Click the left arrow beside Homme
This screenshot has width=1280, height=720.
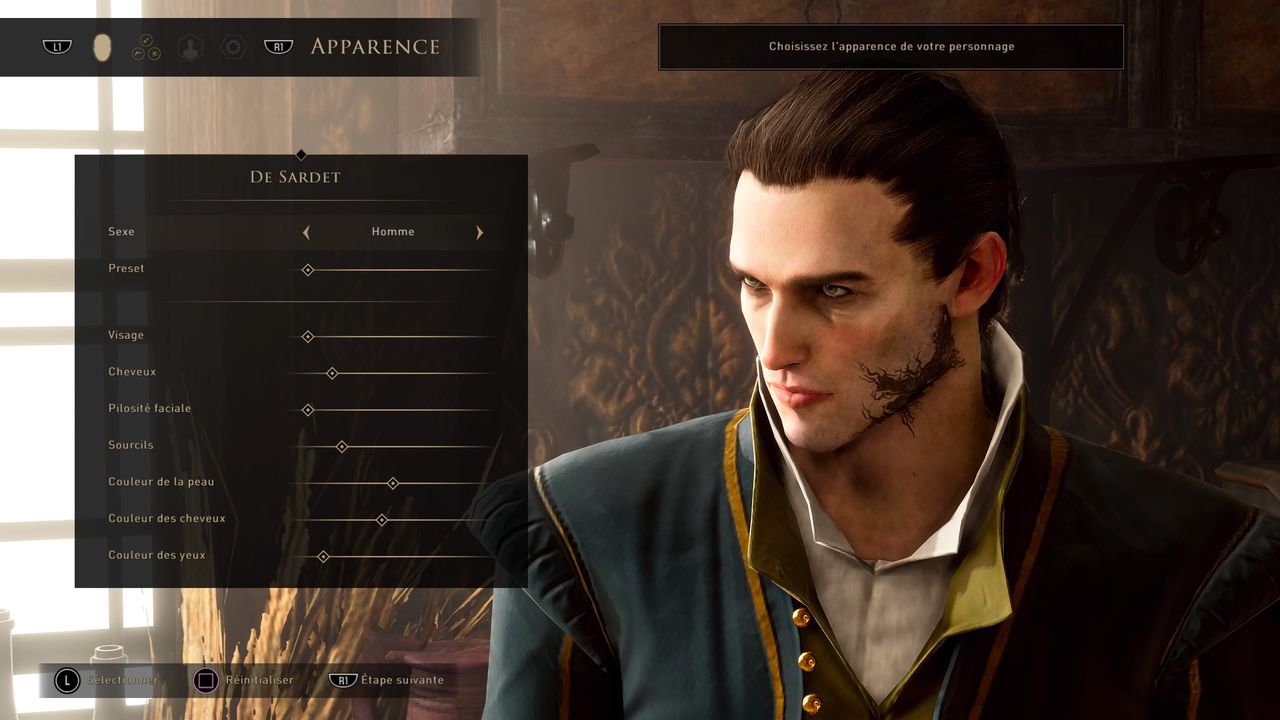pyautogui.click(x=306, y=232)
